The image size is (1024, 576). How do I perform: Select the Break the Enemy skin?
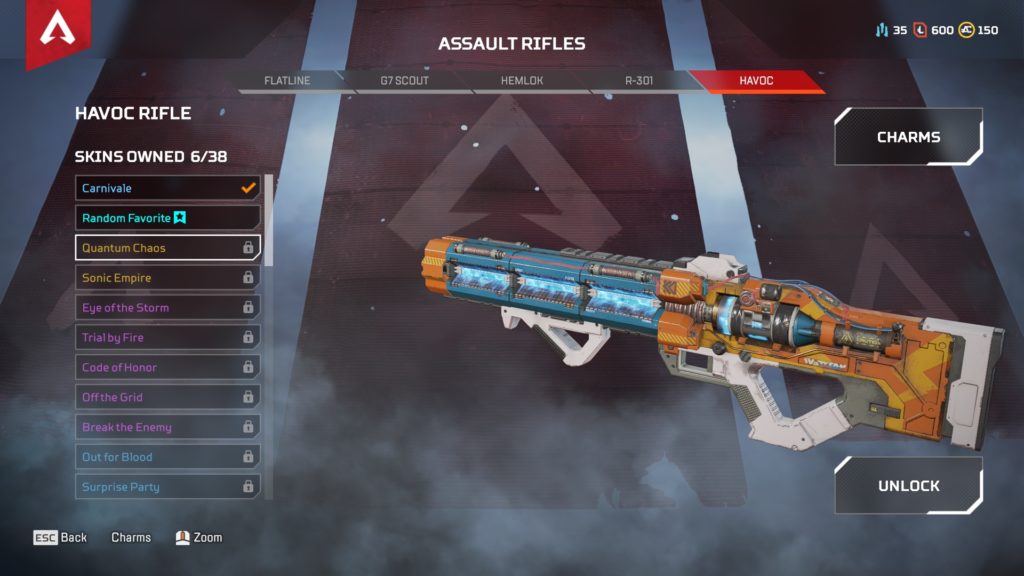pyautogui.click(x=167, y=427)
